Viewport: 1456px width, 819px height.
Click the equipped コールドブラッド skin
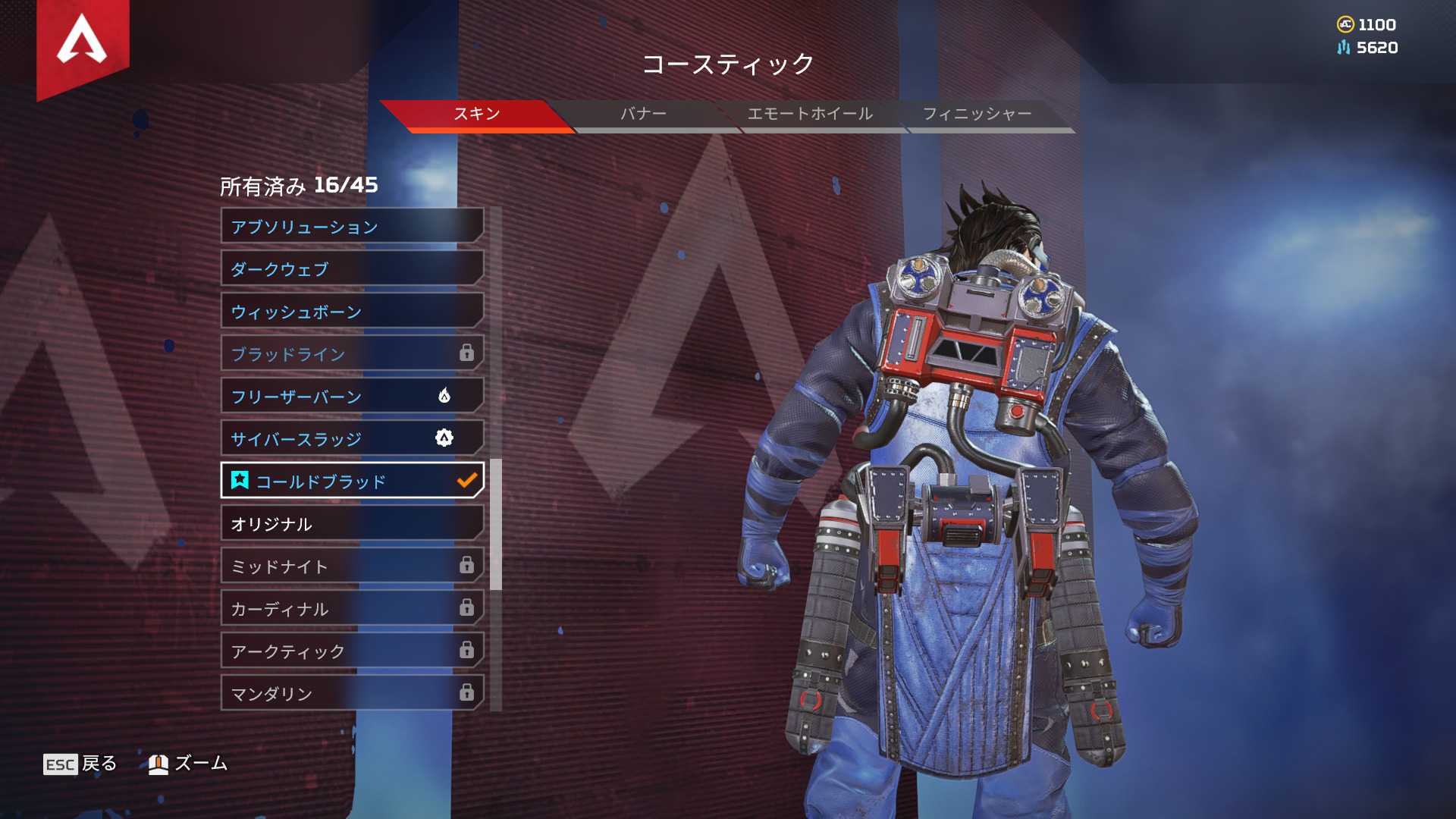[352, 481]
